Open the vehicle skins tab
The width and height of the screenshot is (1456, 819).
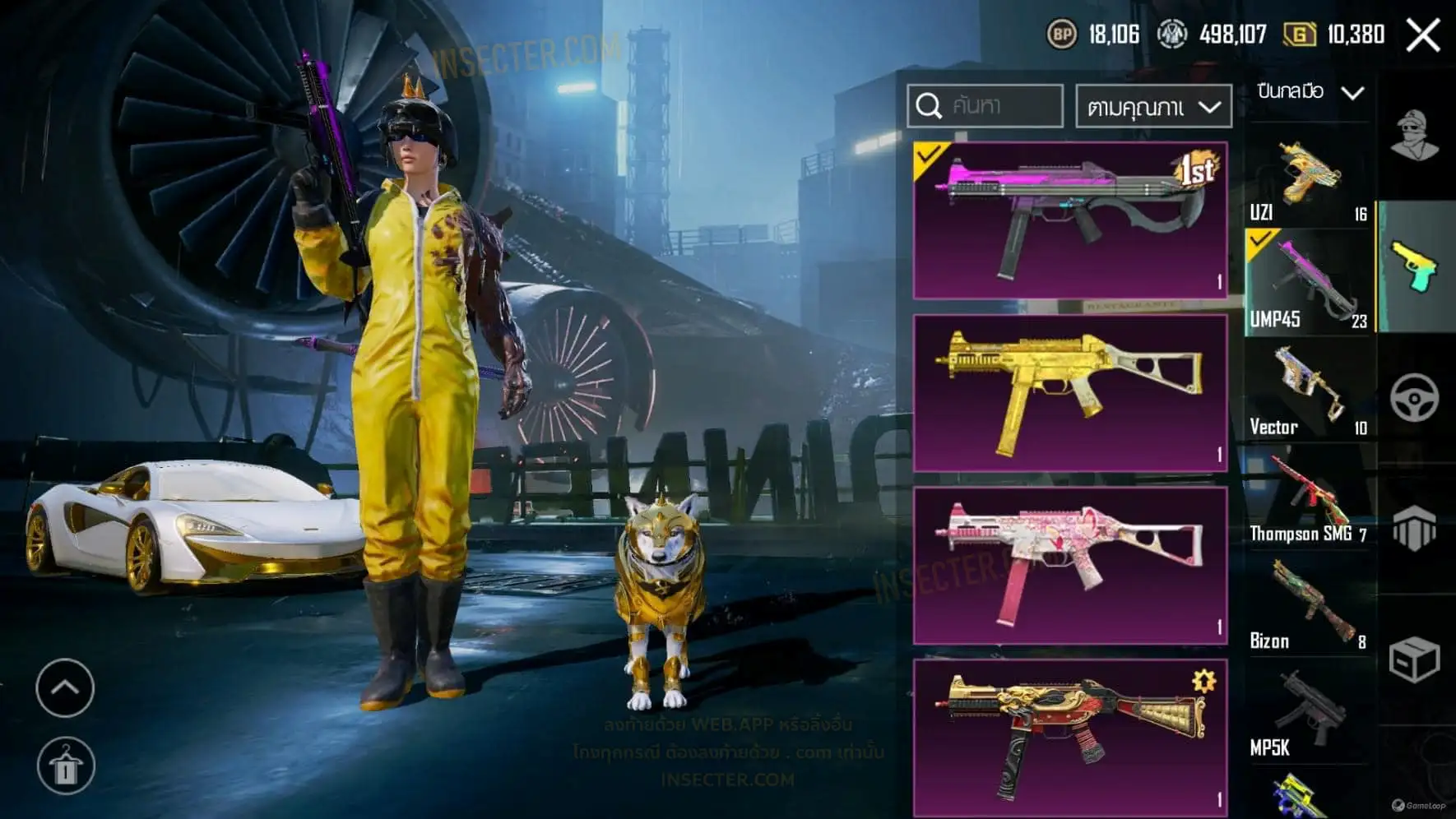[1415, 399]
